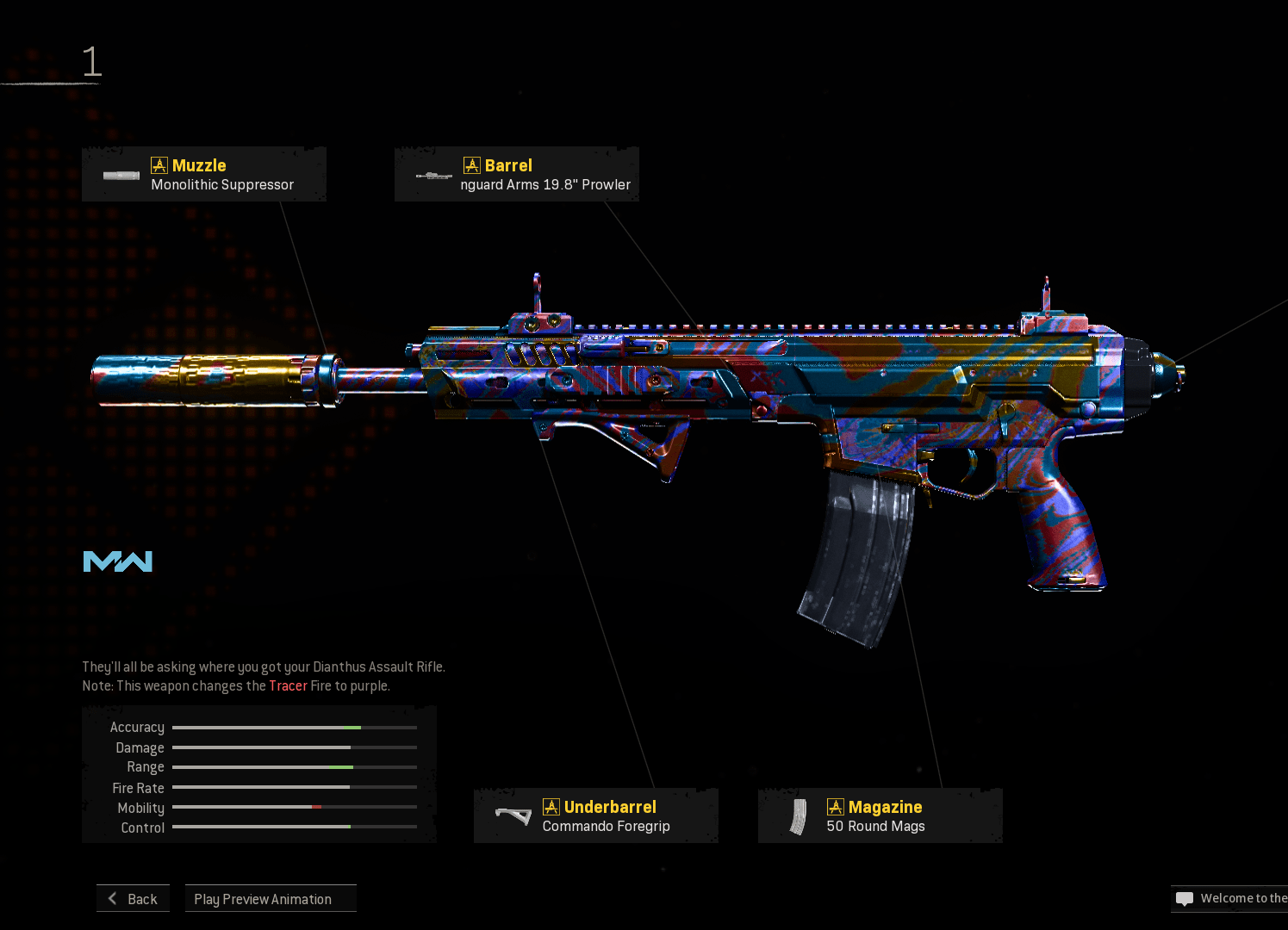Go back using the Back button

[134, 899]
